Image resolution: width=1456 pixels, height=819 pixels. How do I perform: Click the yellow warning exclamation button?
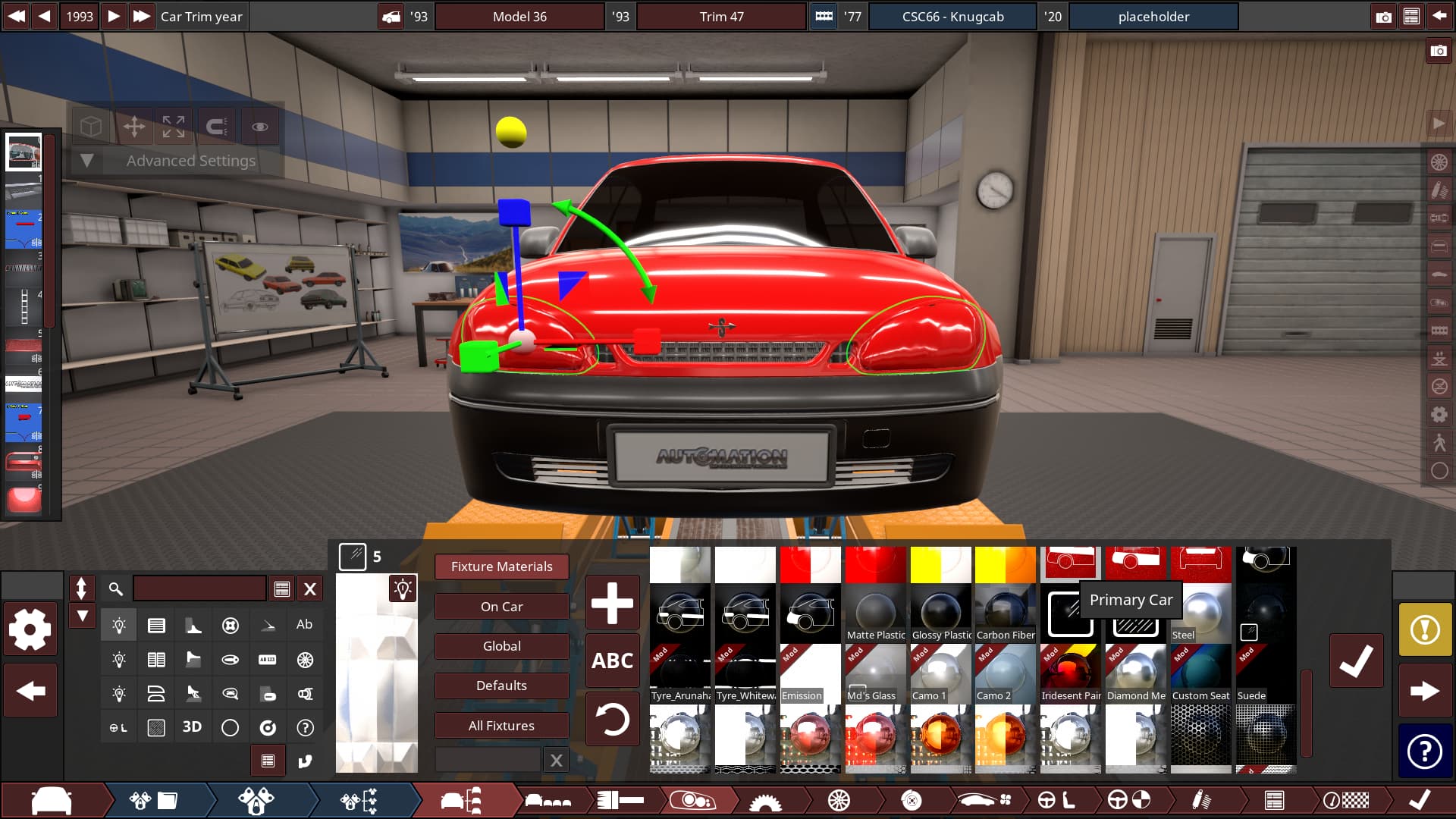click(1425, 629)
